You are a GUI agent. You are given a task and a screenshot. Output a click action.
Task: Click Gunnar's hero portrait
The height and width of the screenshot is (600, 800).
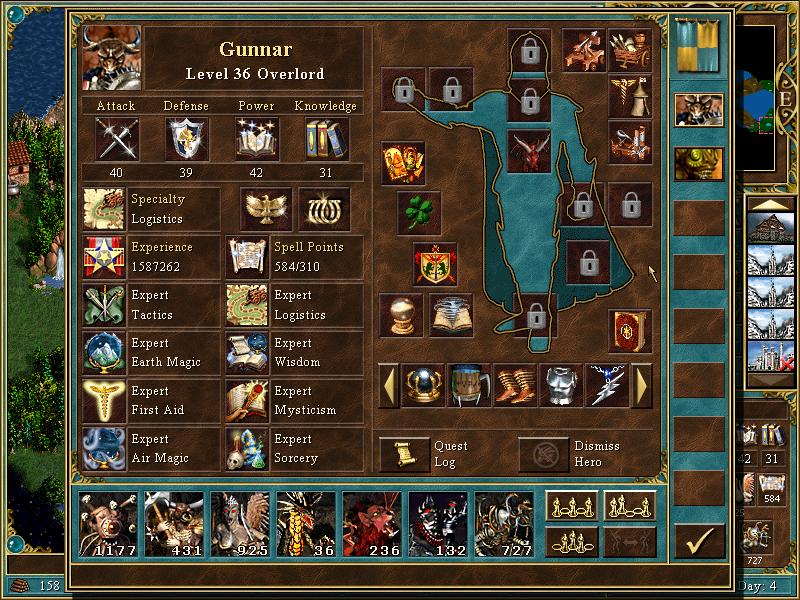[111, 58]
